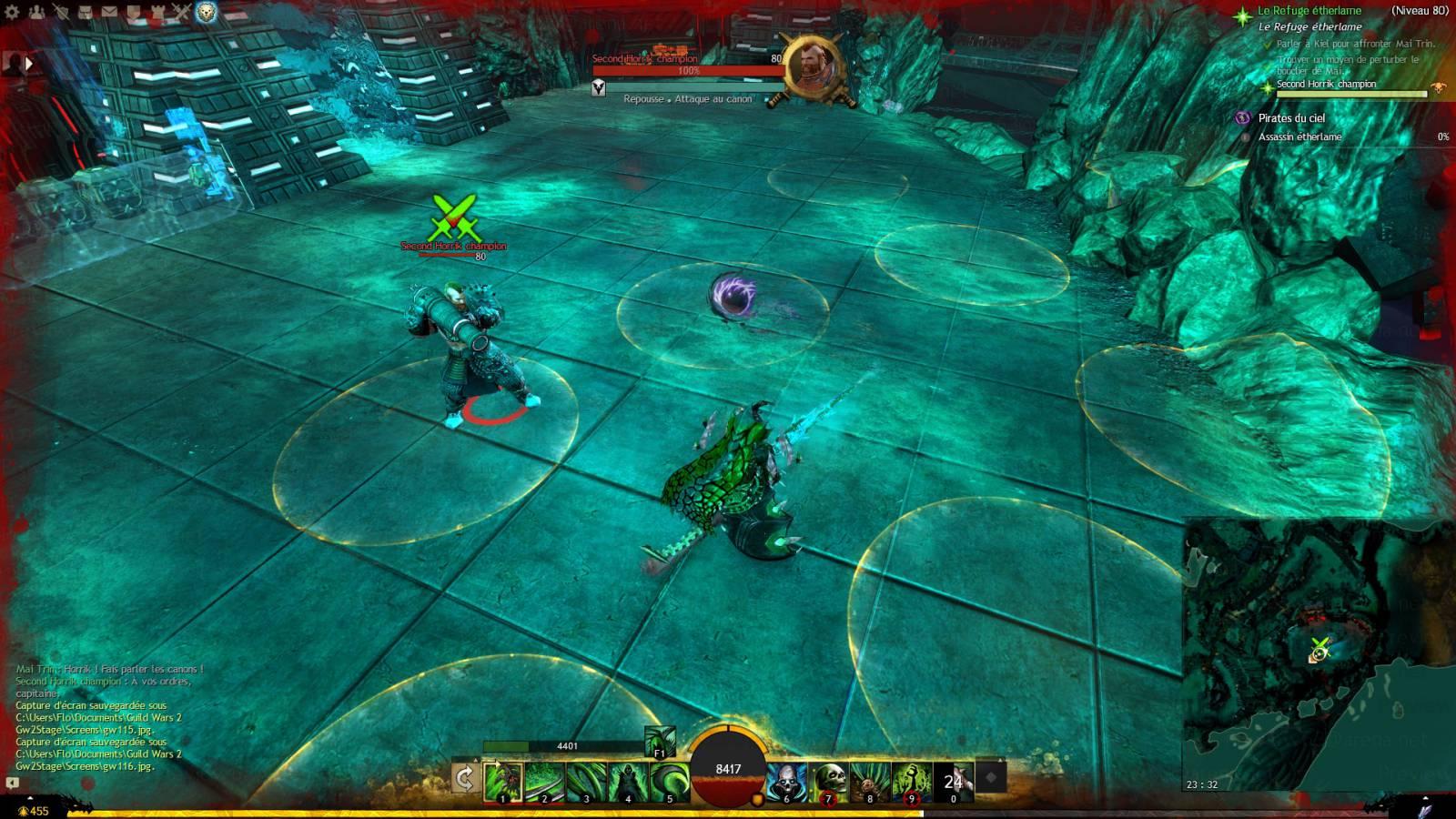Image resolution: width=1456 pixels, height=819 pixels.
Task: Open the gear options menu
Action: click(13, 13)
